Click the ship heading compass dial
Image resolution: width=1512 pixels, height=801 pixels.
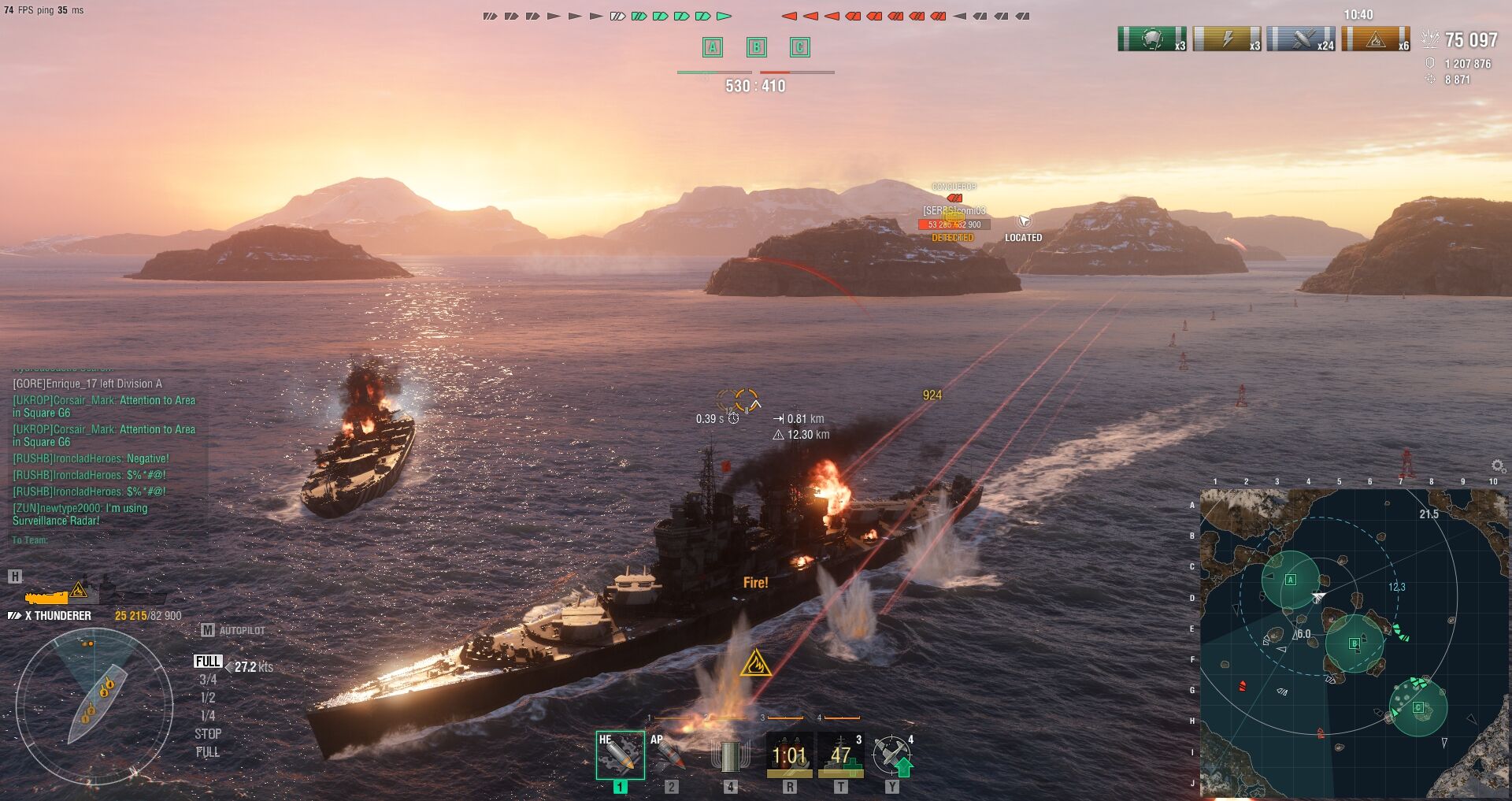pos(94,706)
